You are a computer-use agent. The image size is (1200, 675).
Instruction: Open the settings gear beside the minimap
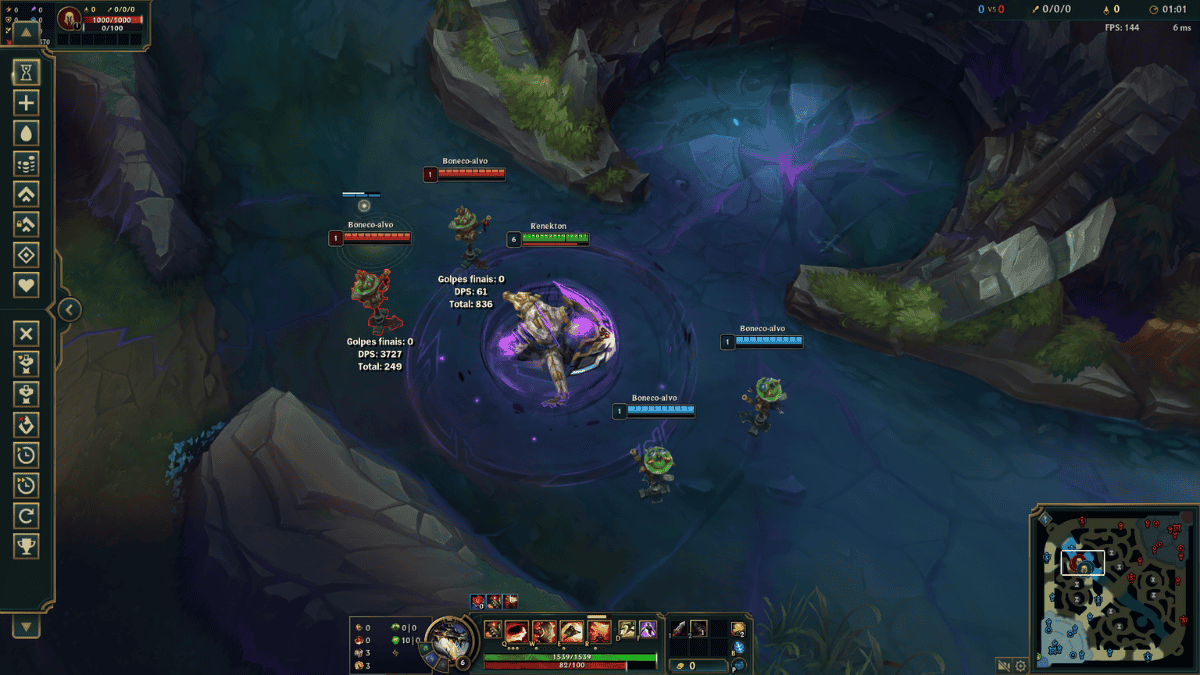(x=1021, y=665)
